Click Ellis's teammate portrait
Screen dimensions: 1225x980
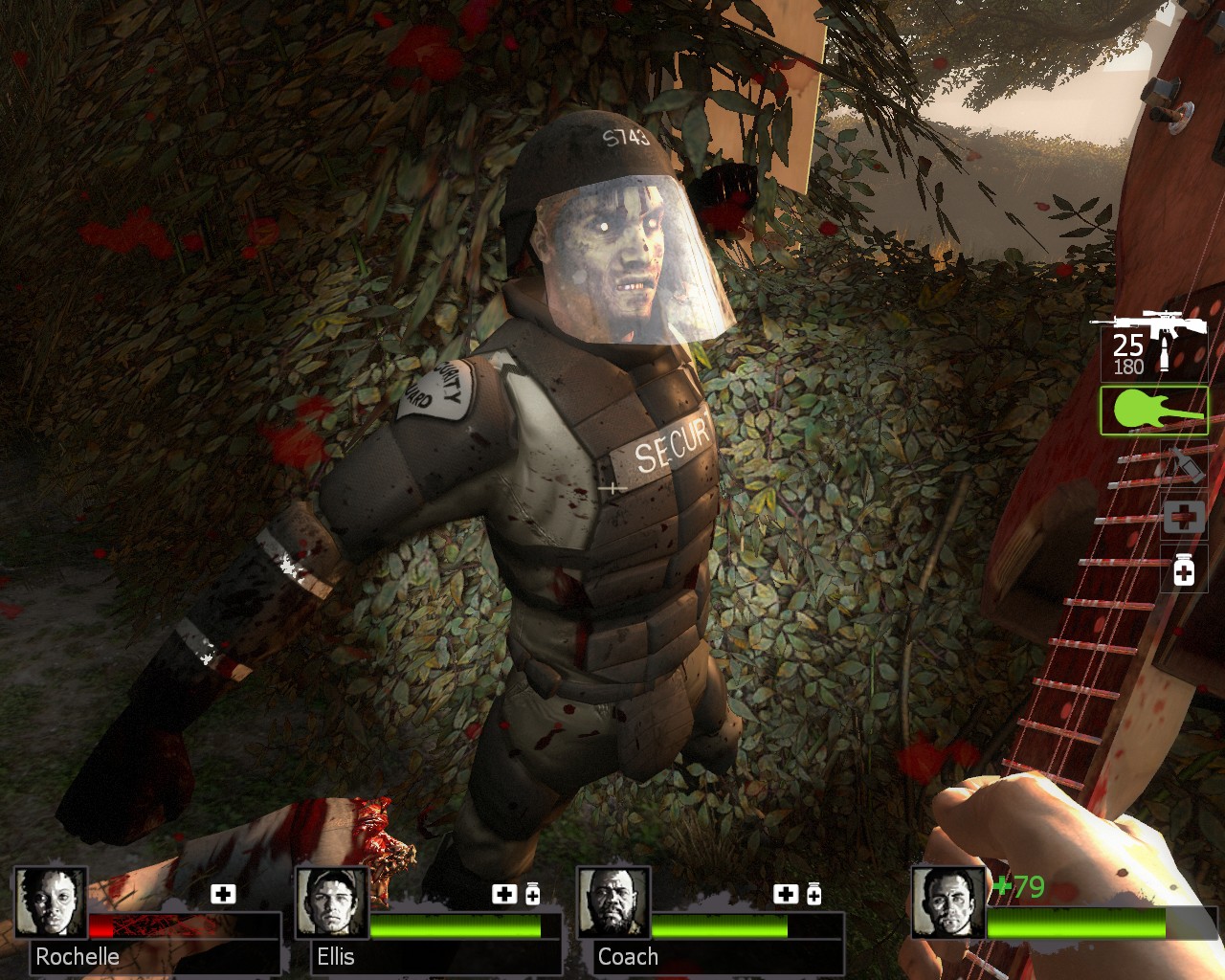point(332,902)
